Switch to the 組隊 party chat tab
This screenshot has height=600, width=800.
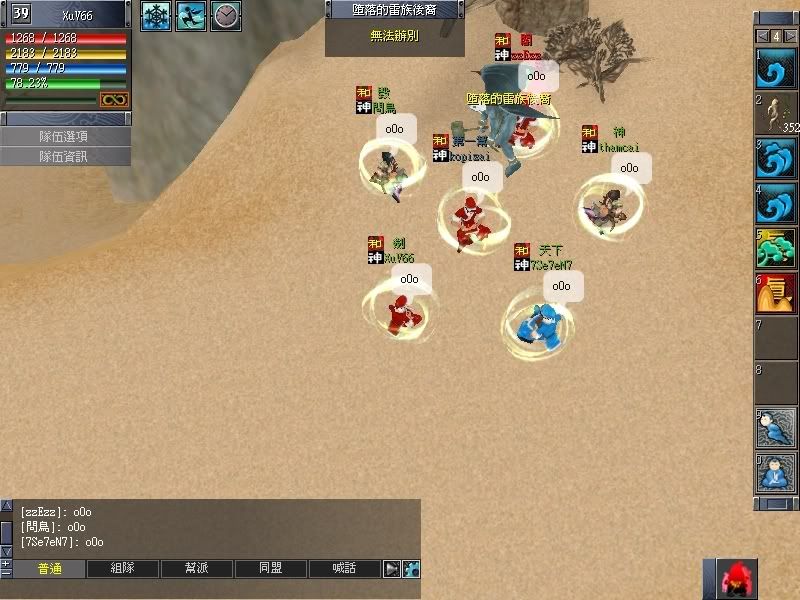(123, 568)
